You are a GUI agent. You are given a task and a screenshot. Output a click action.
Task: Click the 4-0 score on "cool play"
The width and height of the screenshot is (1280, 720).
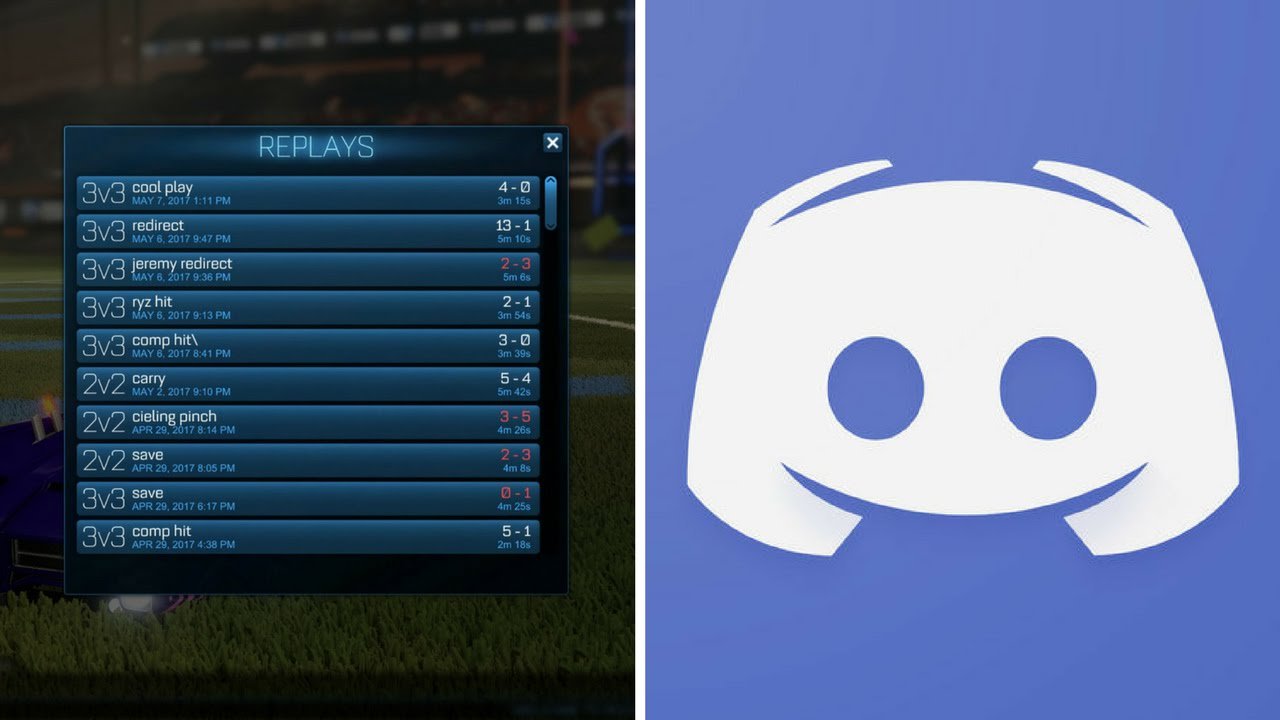512,186
